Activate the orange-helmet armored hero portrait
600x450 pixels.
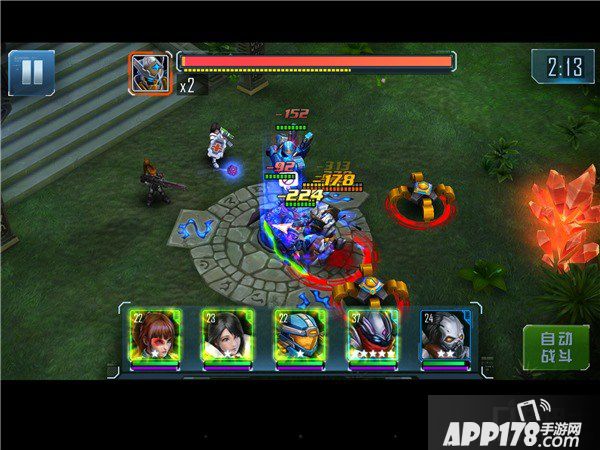(299, 336)
